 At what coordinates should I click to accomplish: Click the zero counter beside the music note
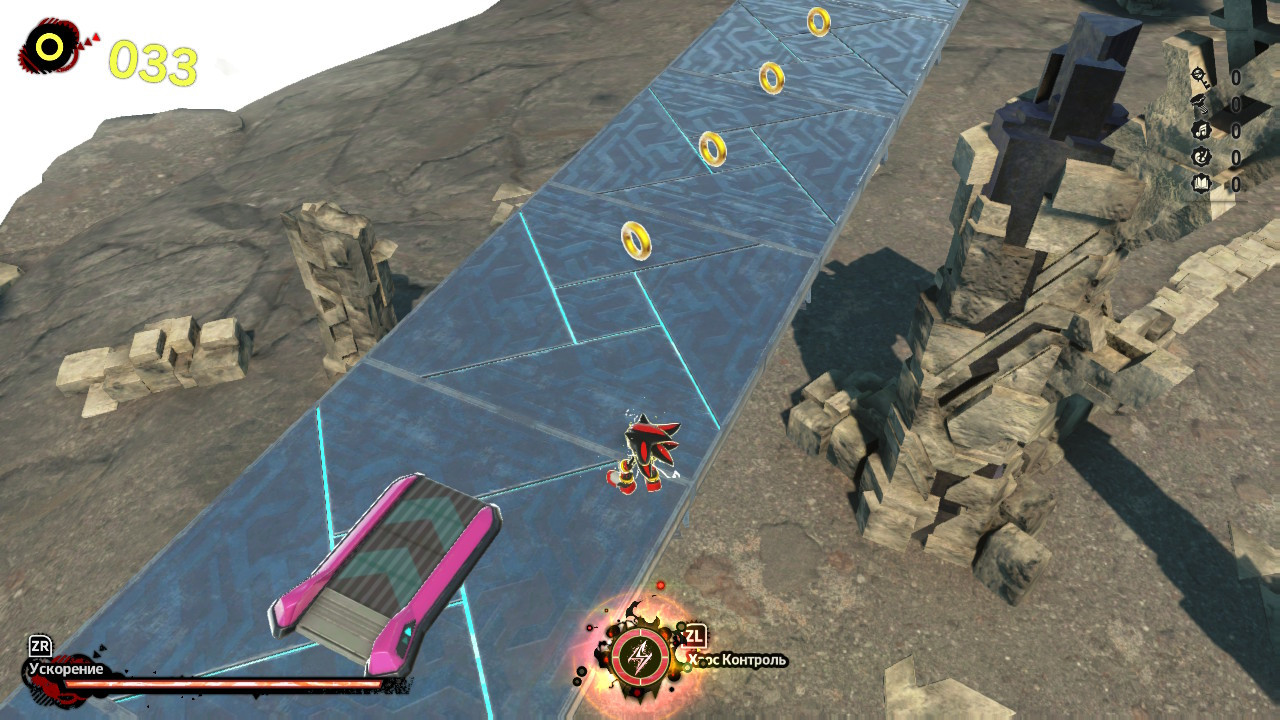1235,131
